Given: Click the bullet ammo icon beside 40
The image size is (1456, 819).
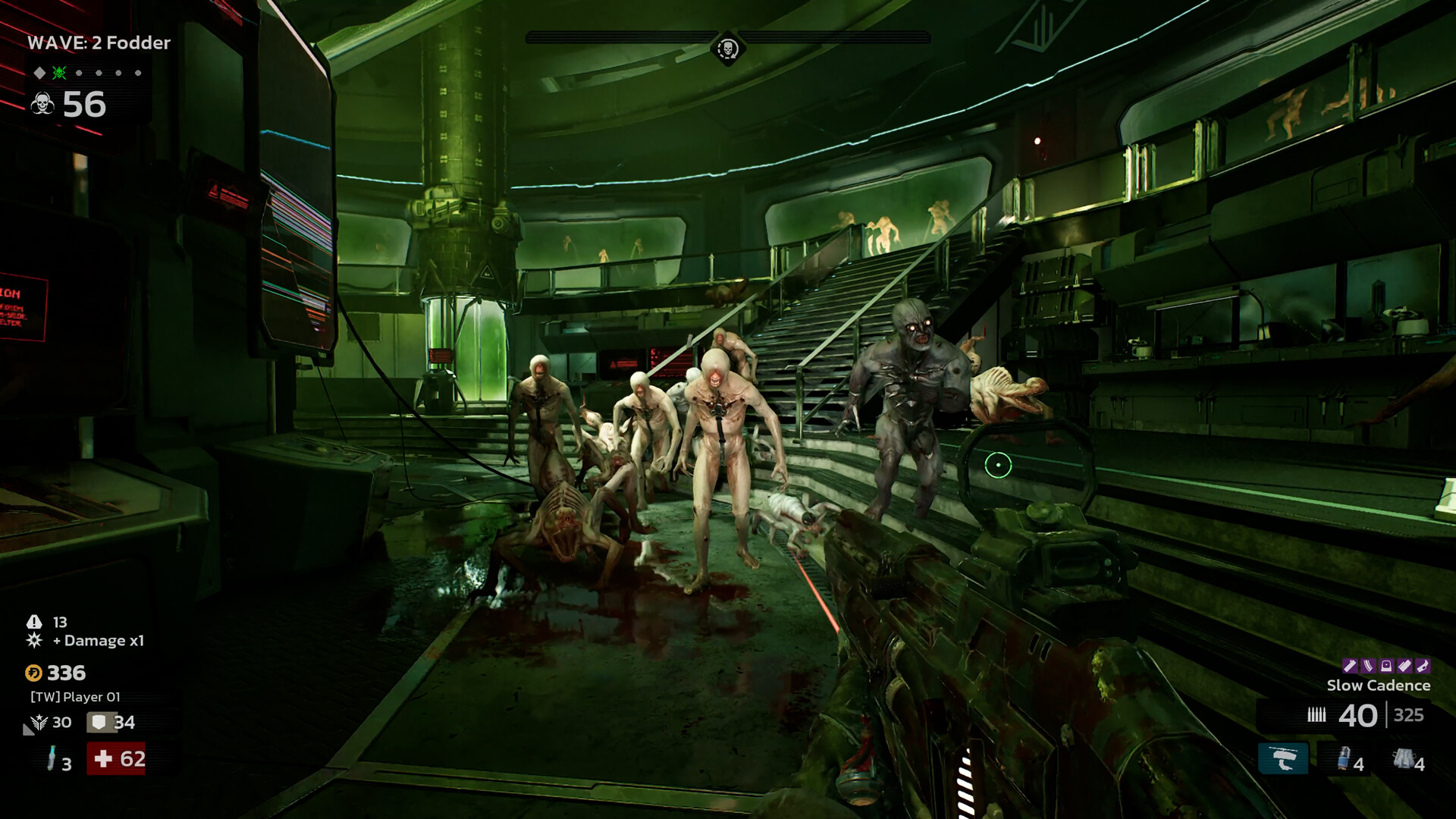Looking at the screenshot, I should tap(1317, 714).
